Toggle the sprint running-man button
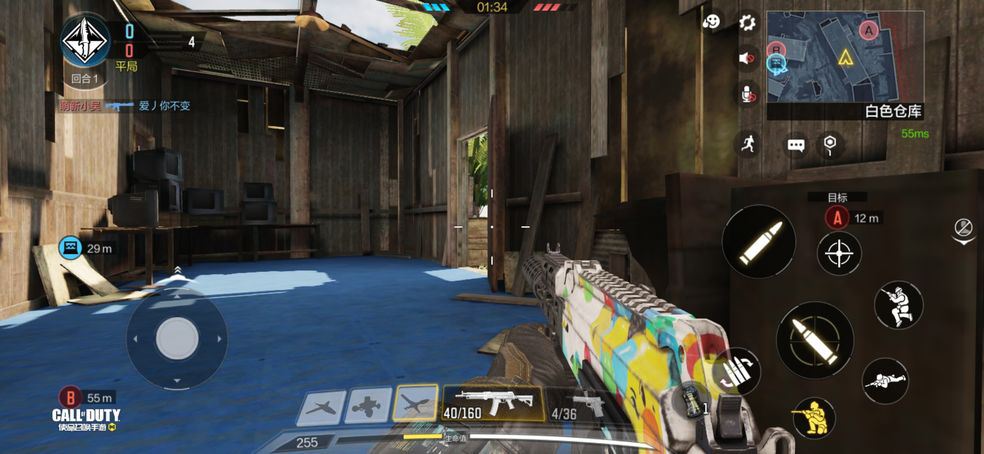Viewport: 984px width, 454px height. coord(747,143)
